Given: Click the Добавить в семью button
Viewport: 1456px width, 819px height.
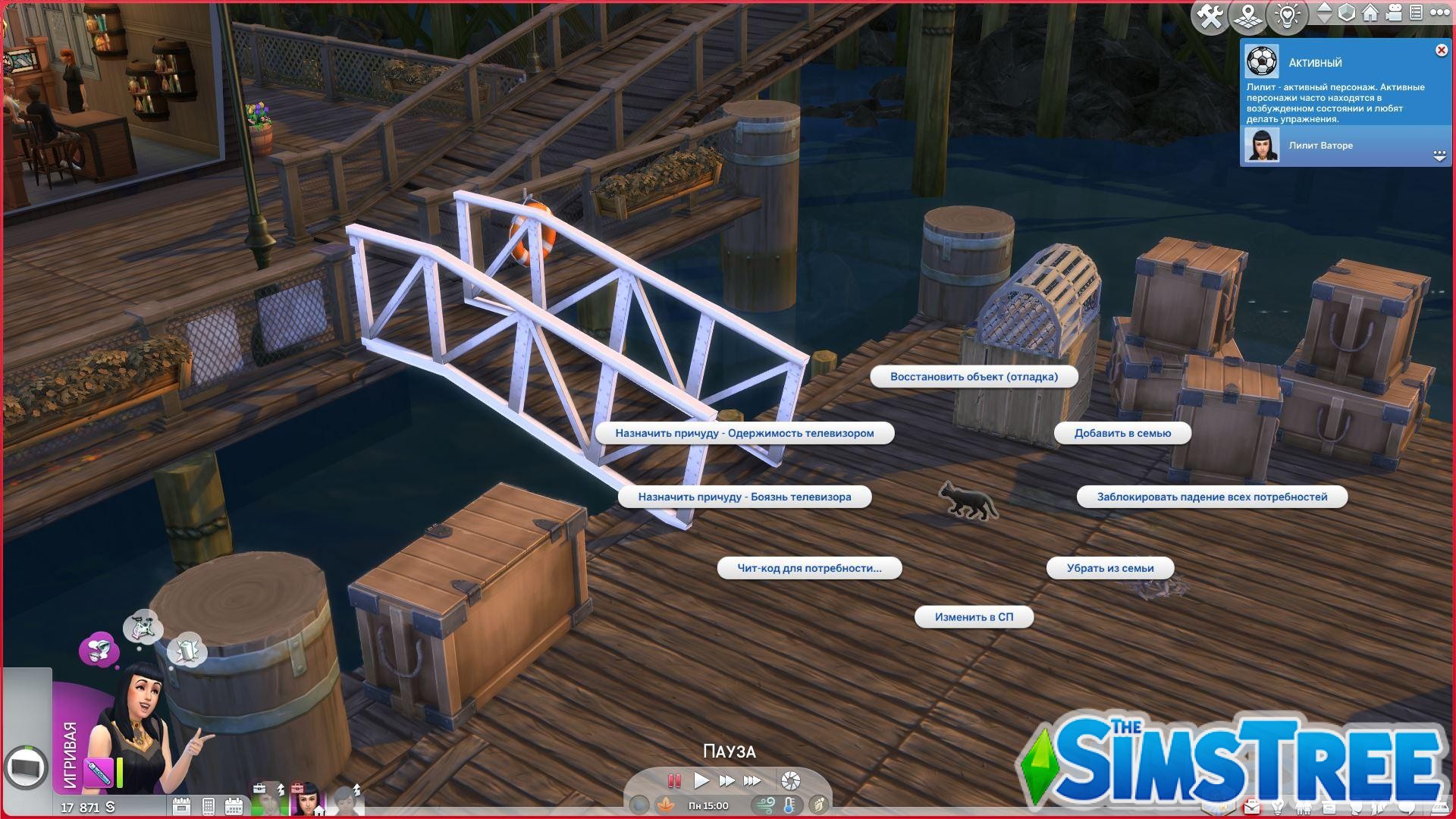Looking at the screenshot, I should coord(1122,432).
